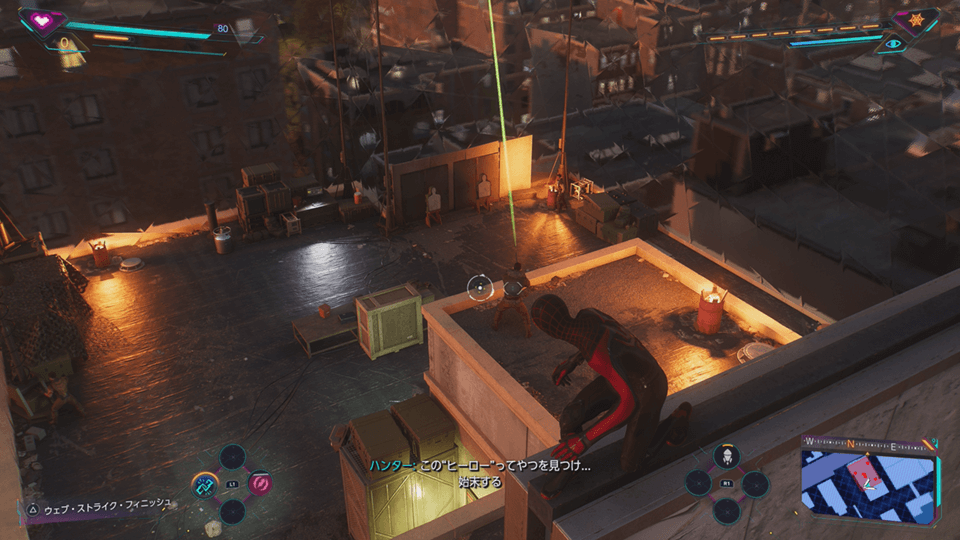The width and height of the screenshot is (960, 540).
Task: Activate the pink slash ability icon
Action: click(259, 484)
